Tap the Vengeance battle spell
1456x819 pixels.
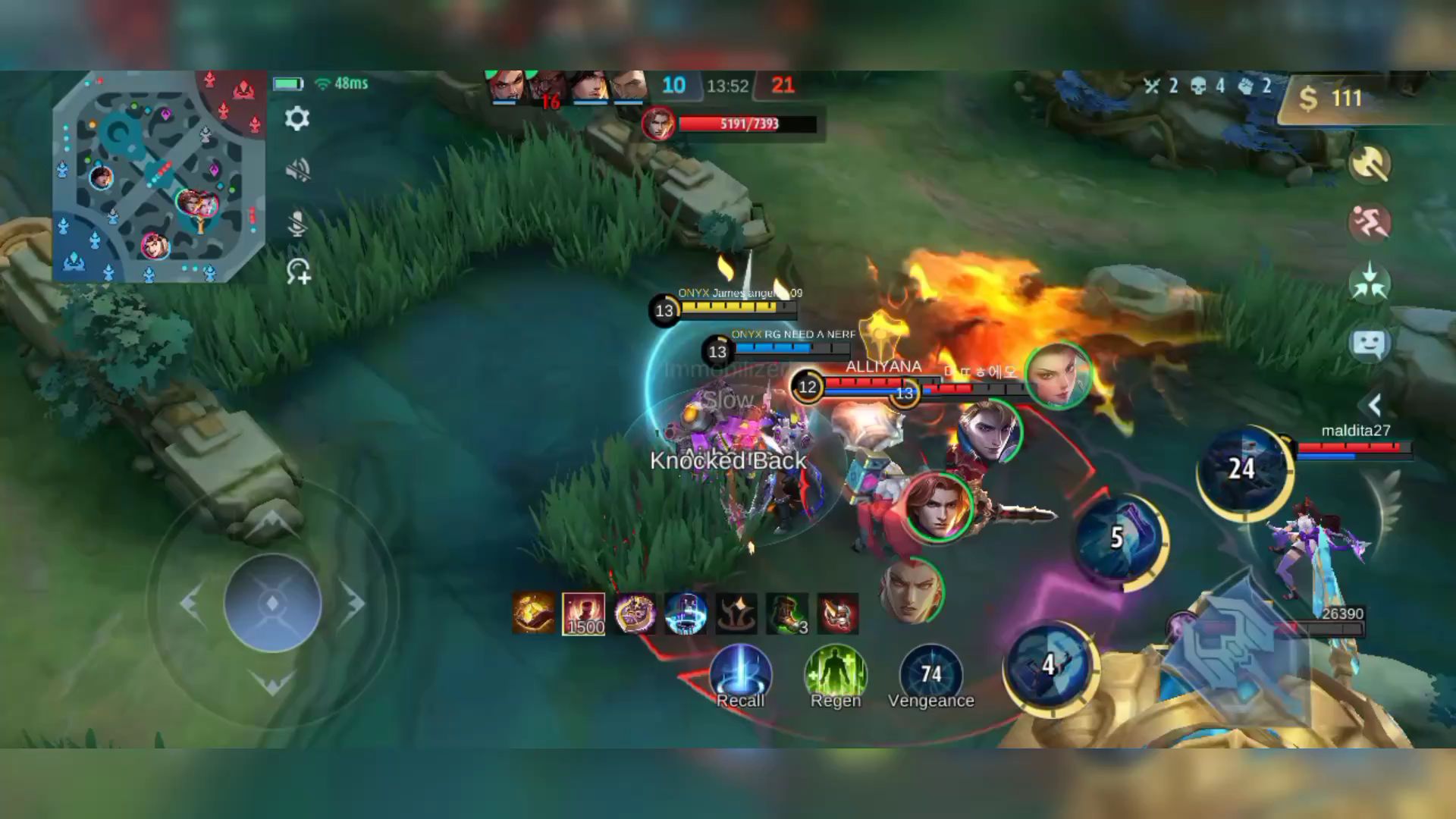pos(930,673)
